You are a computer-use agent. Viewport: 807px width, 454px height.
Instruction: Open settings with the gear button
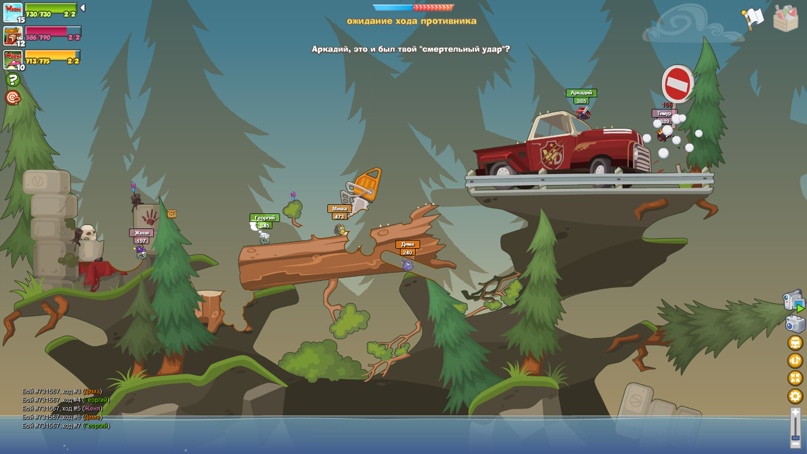796,396
